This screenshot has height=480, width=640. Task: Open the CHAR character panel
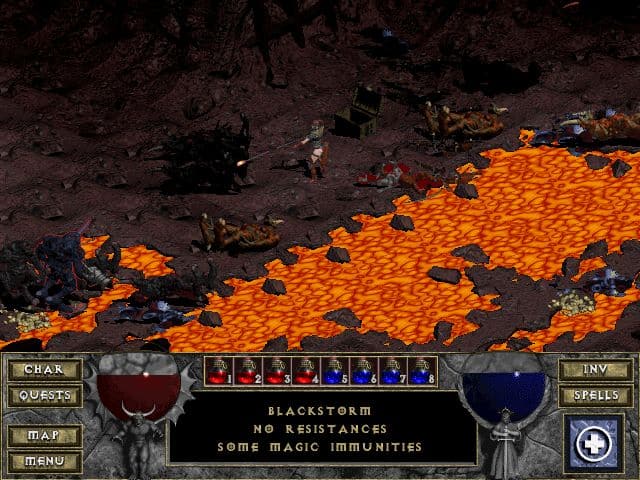coord(45,370)
